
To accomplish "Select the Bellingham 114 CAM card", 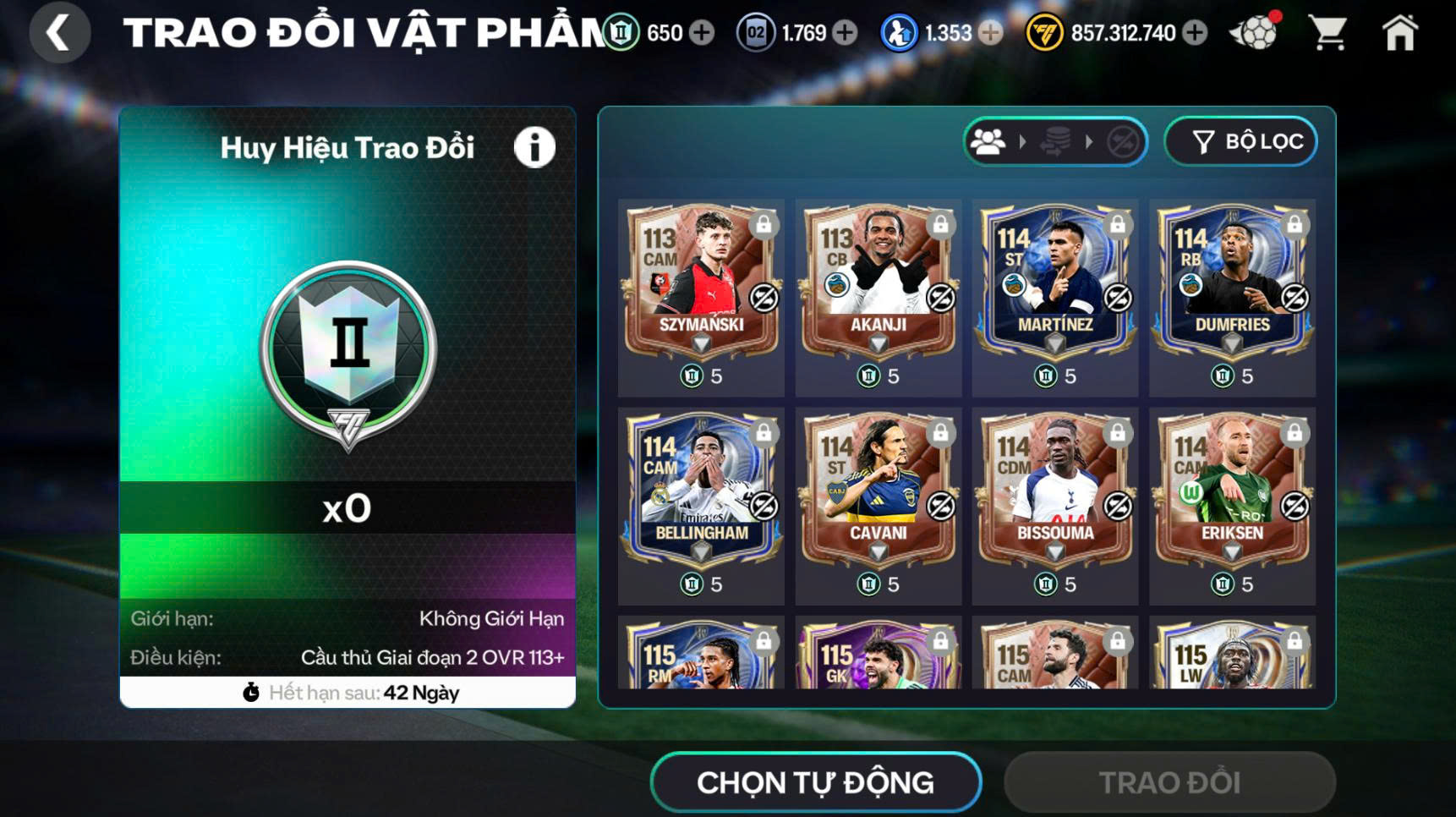I will pyautogui.click(x=701, y=491).
